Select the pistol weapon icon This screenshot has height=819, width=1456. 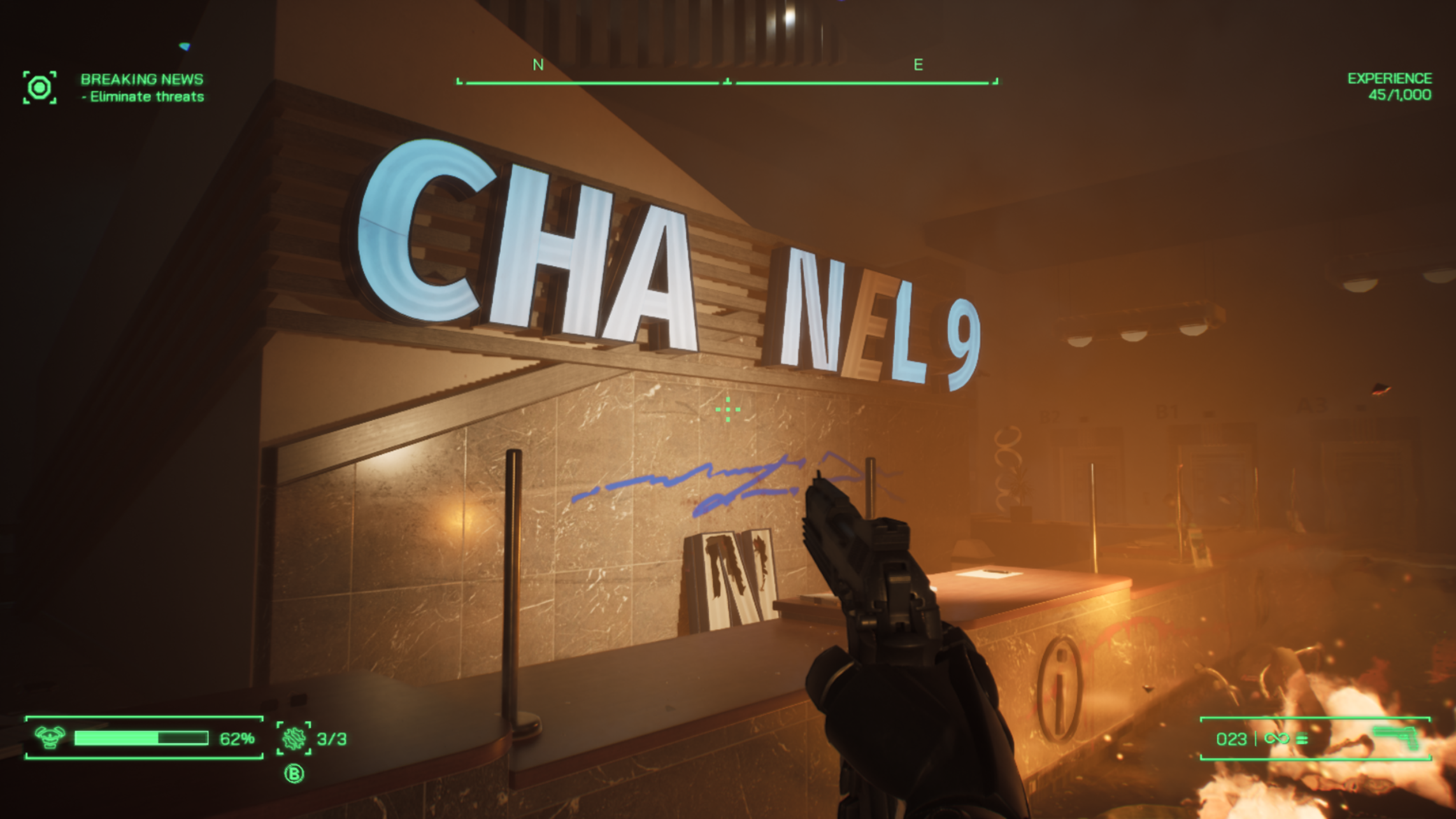(1396, 738)
